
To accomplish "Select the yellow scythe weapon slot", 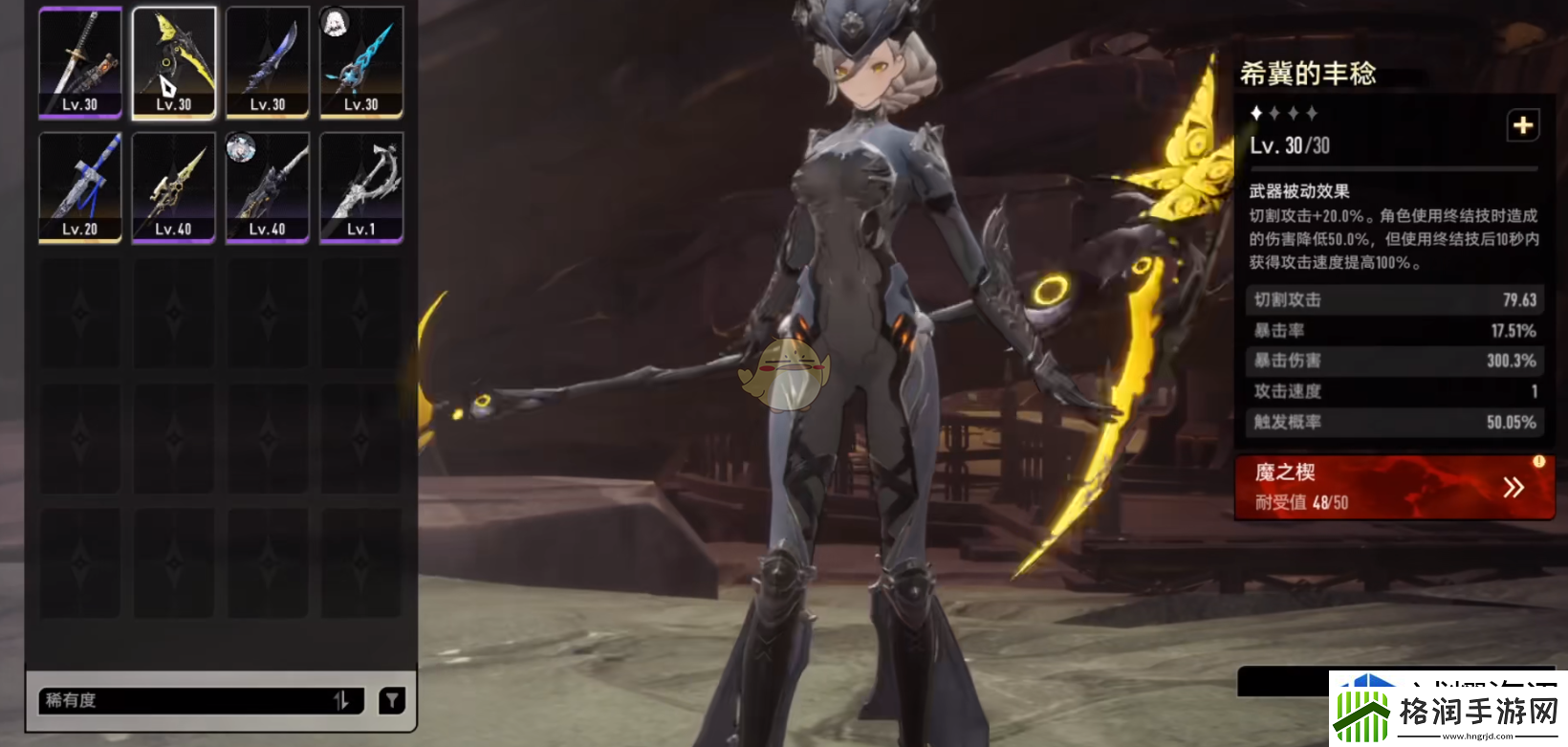I will 174,63.
